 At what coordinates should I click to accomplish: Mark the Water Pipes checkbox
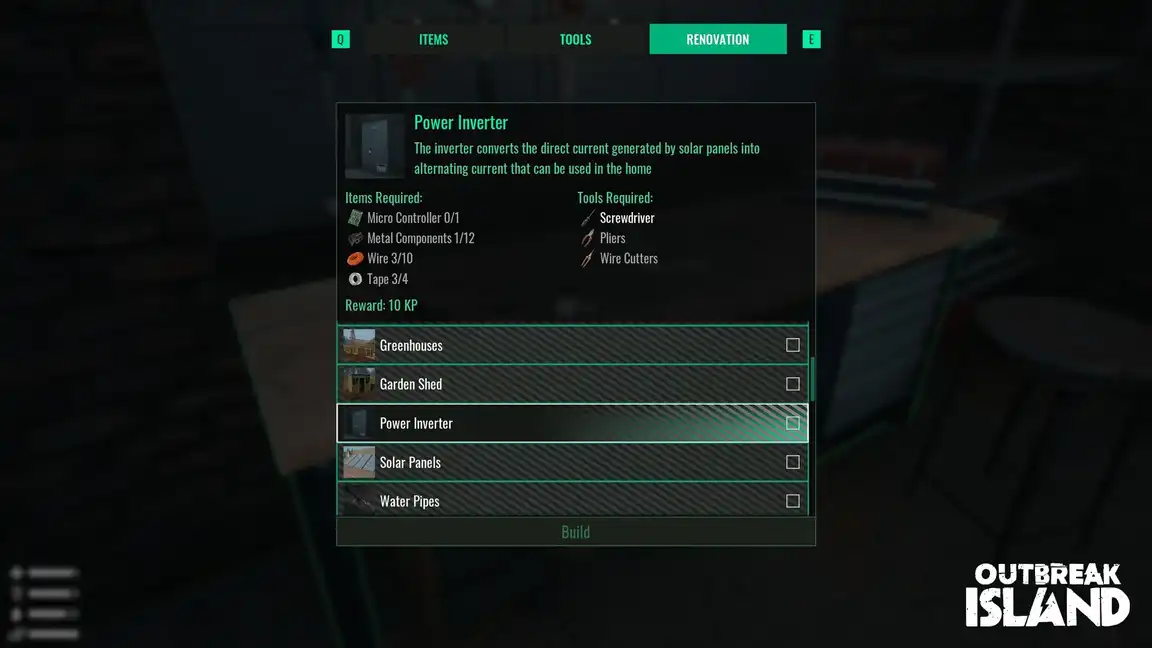(793, 501)
